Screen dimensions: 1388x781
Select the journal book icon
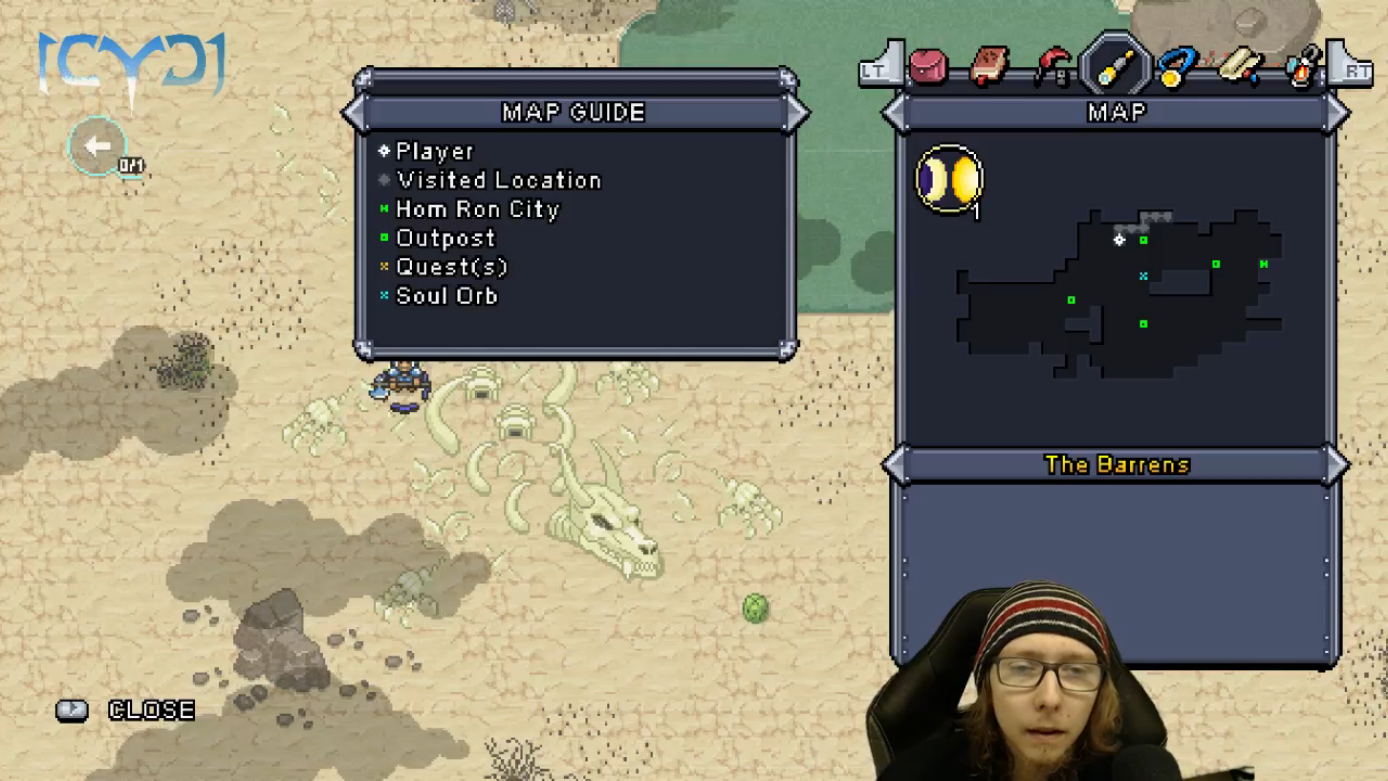[x=990, y=65]
